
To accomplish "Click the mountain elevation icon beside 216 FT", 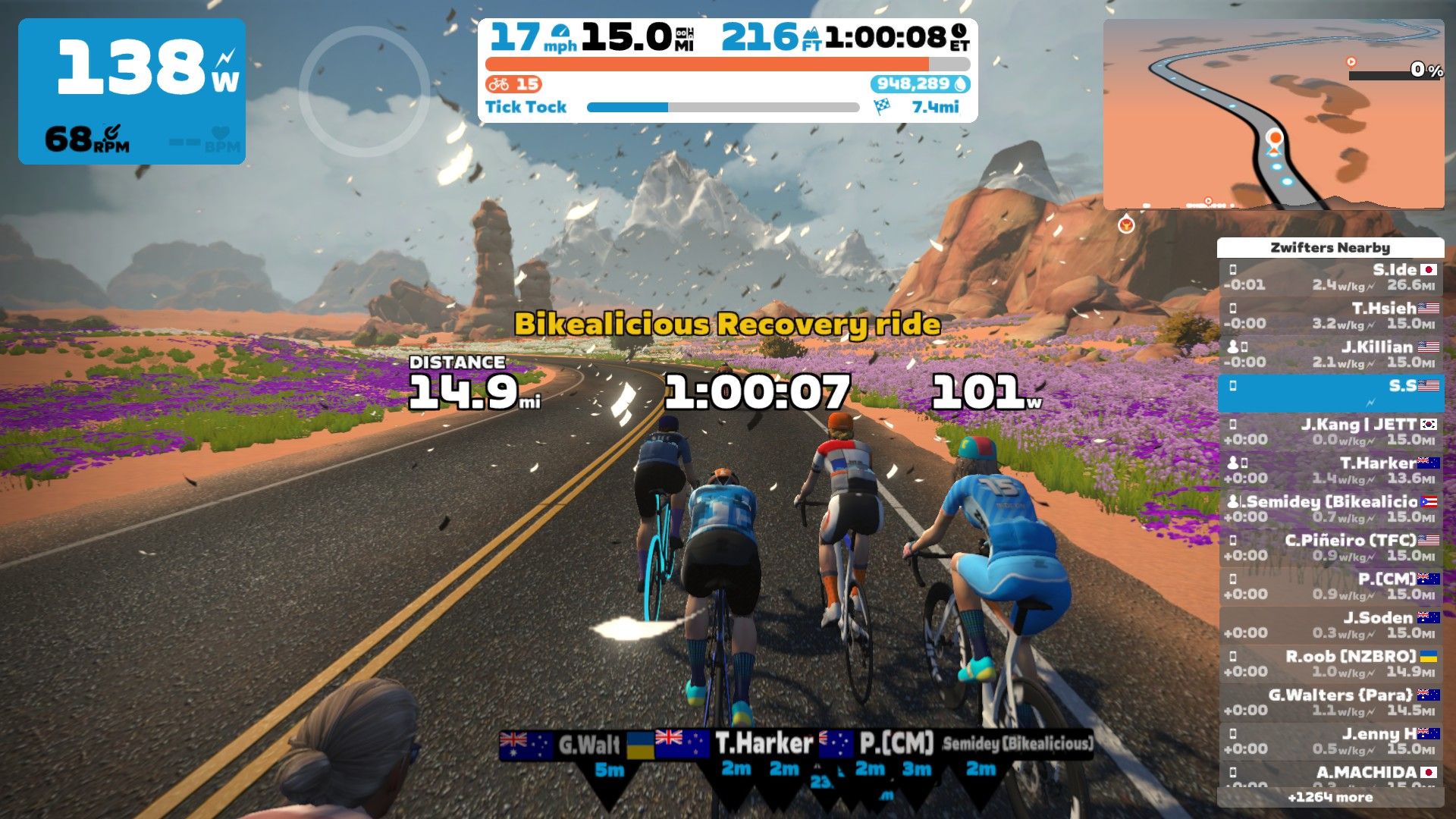I will [x=812, y=34].
